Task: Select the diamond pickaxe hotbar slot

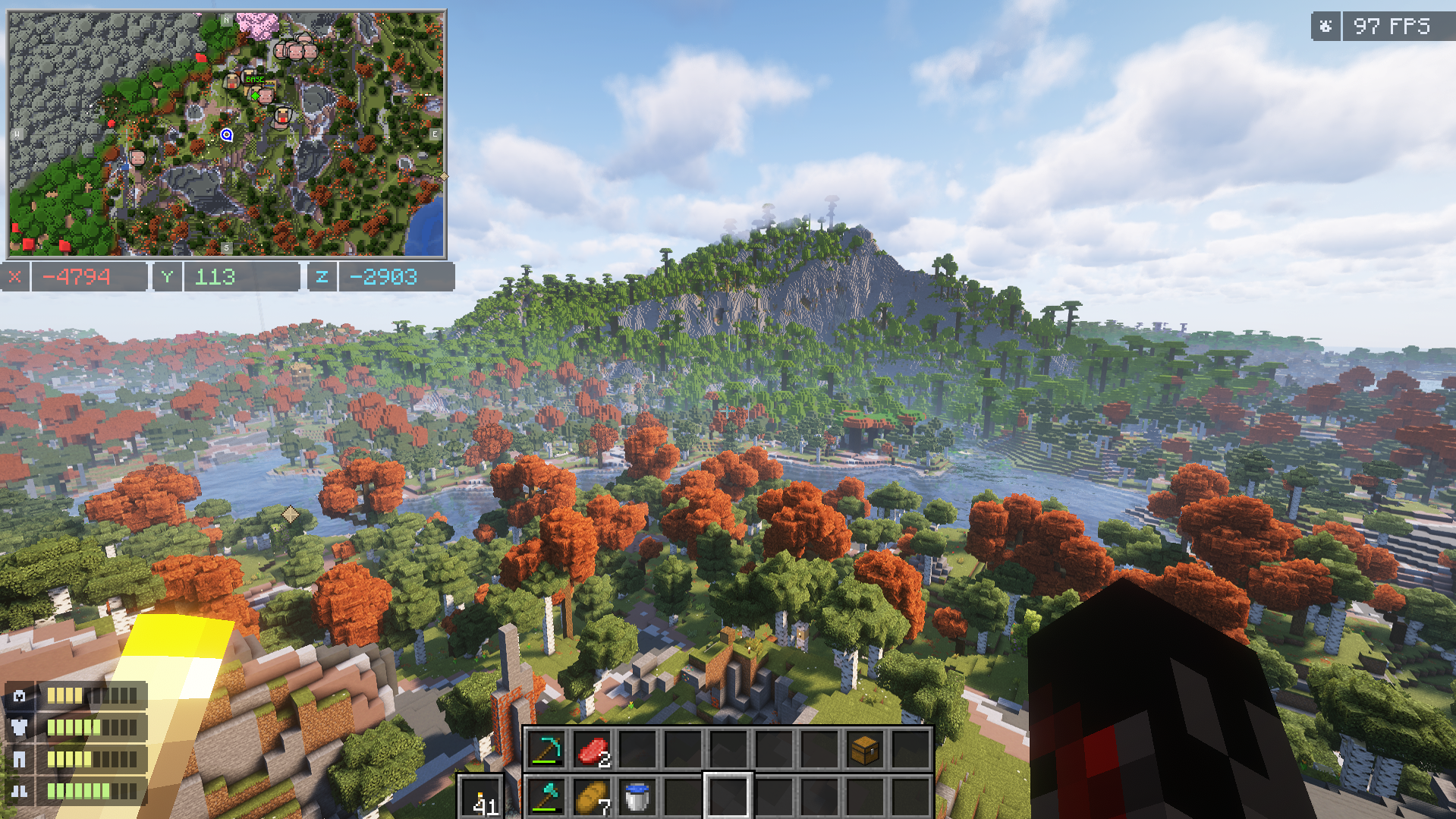Action: pyautogui.click(x=546, y=750)
